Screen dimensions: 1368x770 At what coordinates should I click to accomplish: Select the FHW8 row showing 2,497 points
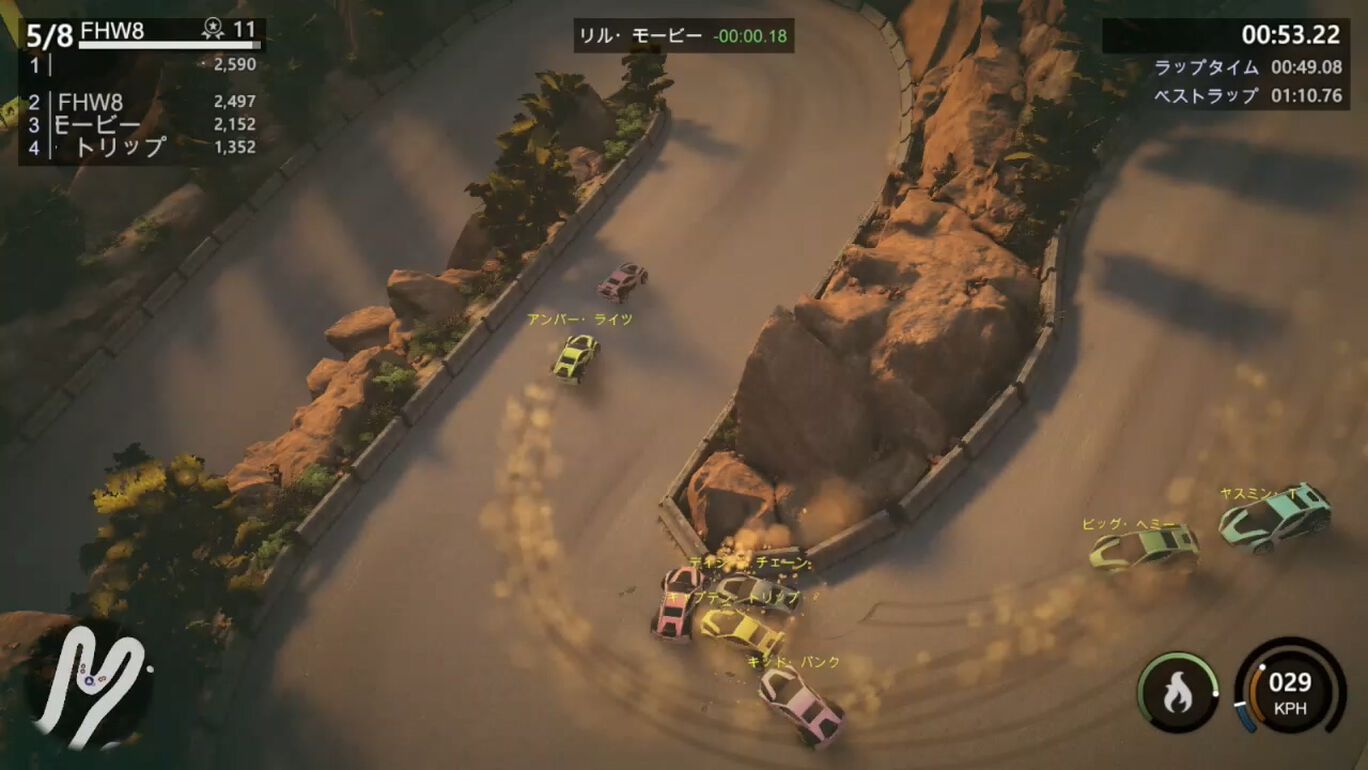[140, 102]
